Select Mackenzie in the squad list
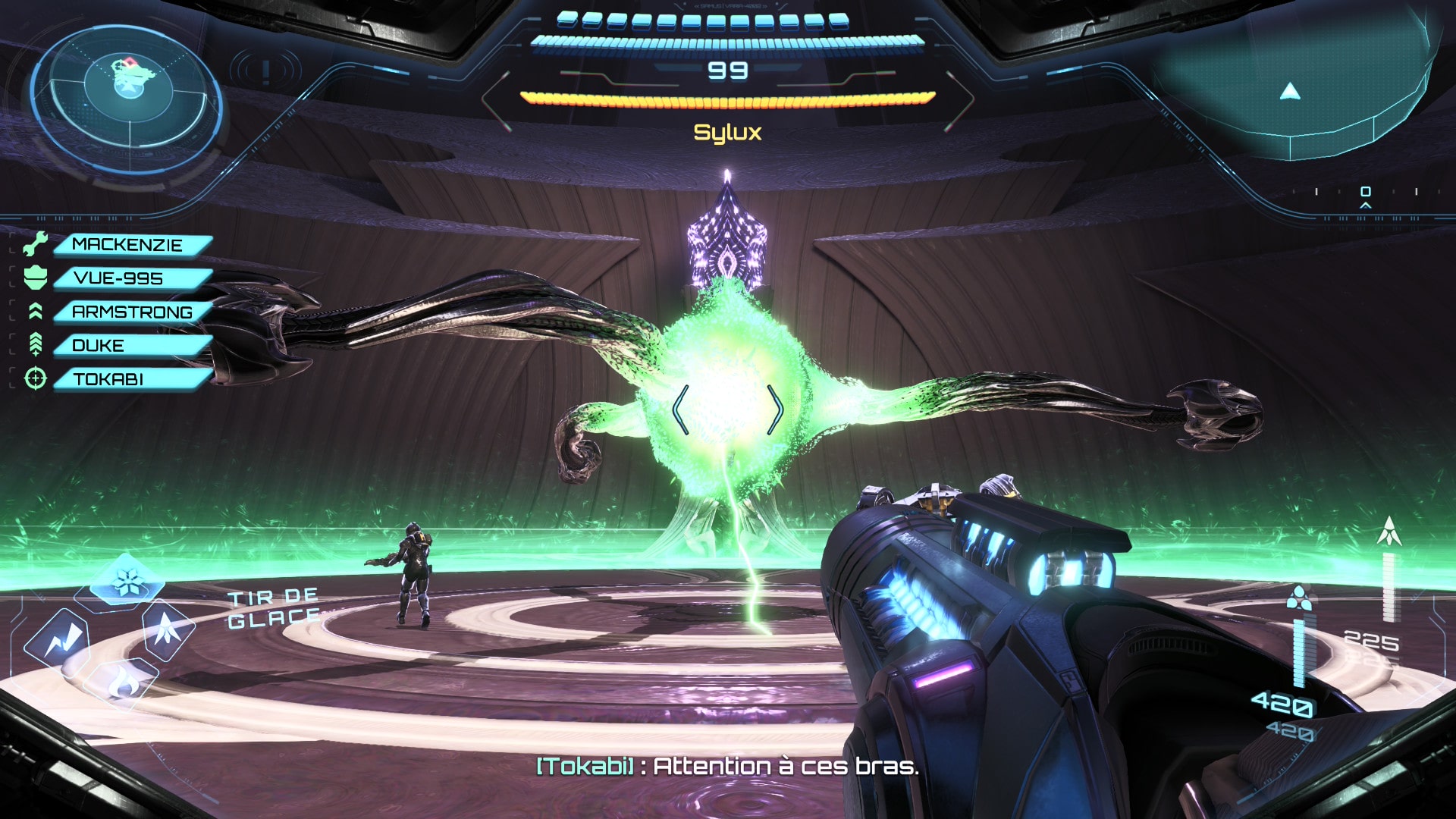The width and height of the screenshot is (1456, 819). click(127, 245)
